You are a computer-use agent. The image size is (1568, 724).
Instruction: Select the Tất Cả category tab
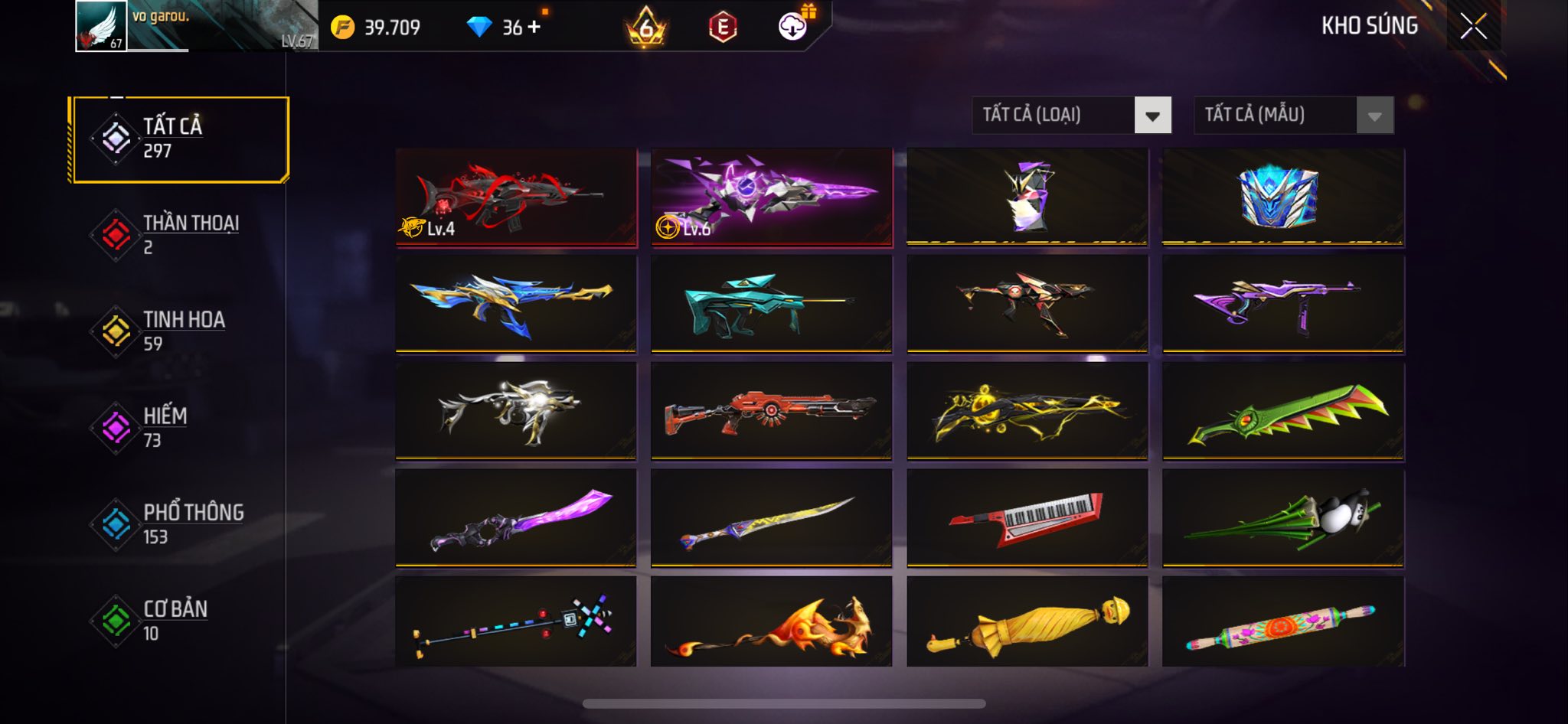click(x=178, y=139)
